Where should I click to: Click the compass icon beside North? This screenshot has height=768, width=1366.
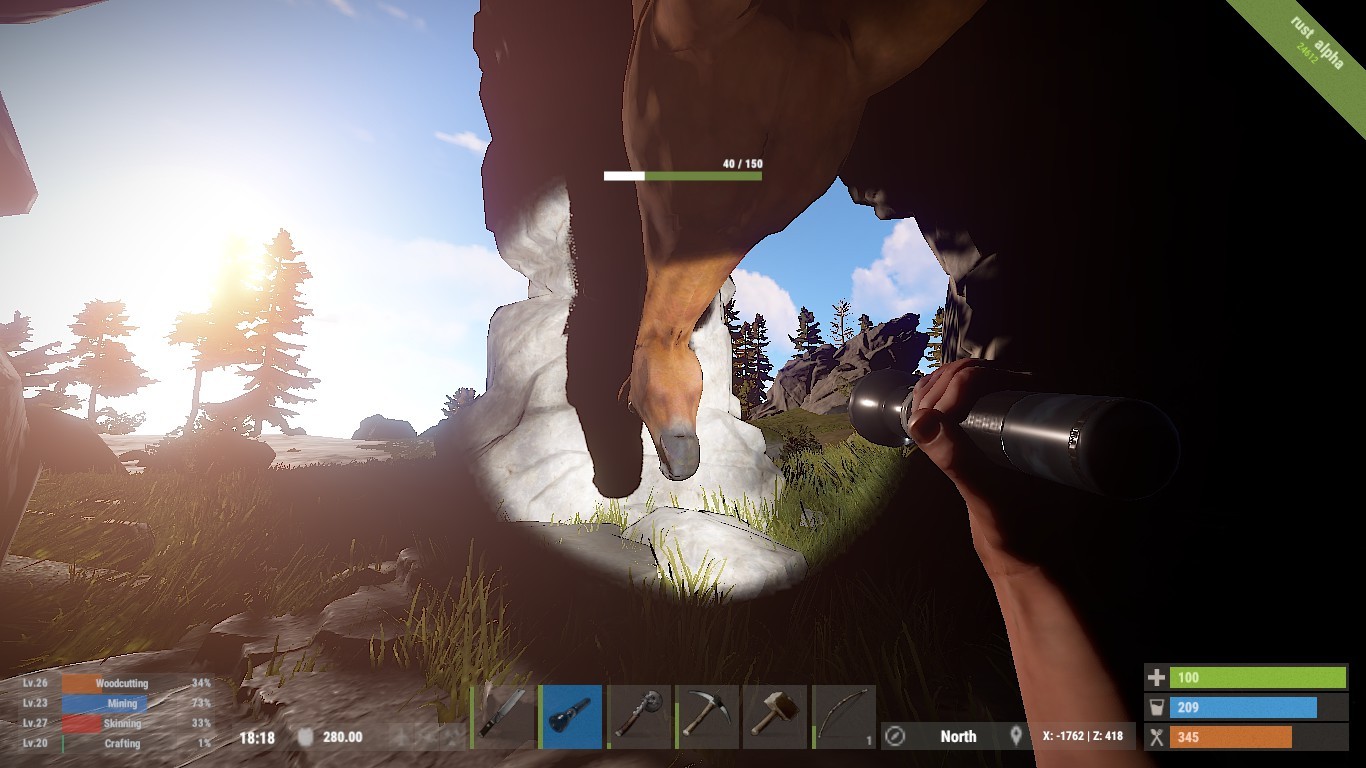point(896,737)
